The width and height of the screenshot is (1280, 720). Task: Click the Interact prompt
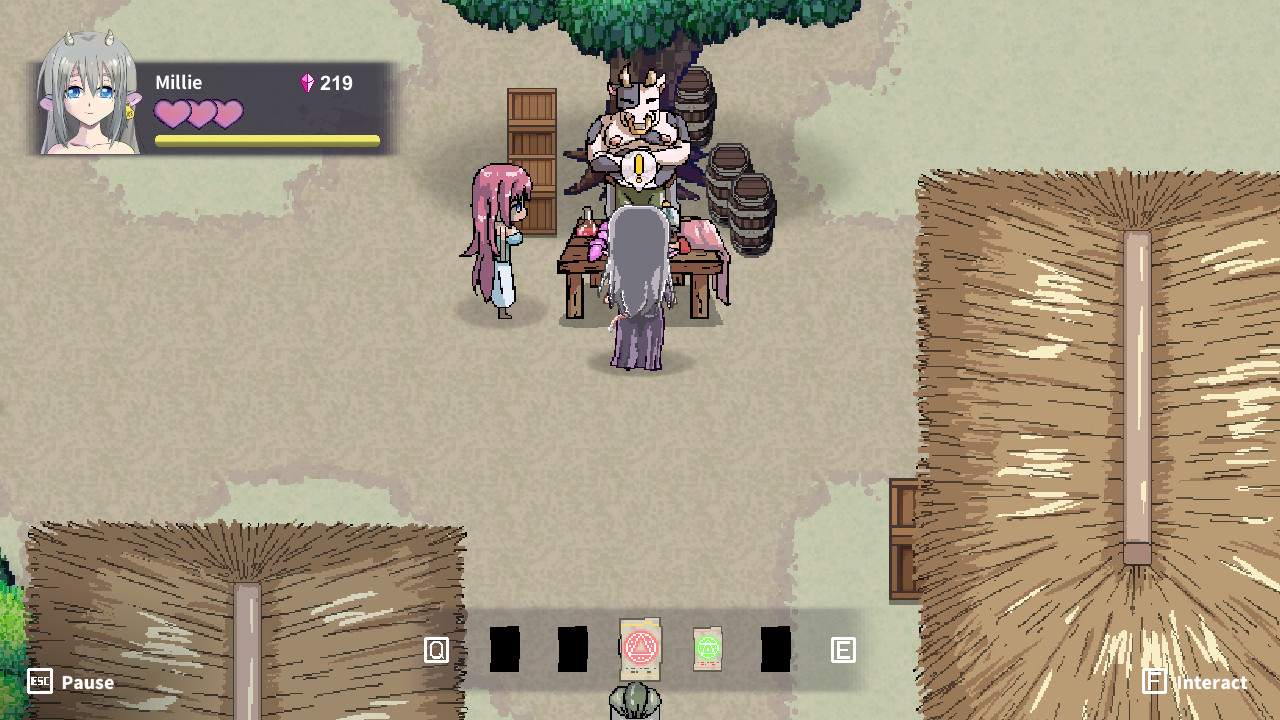(1211, 682)
